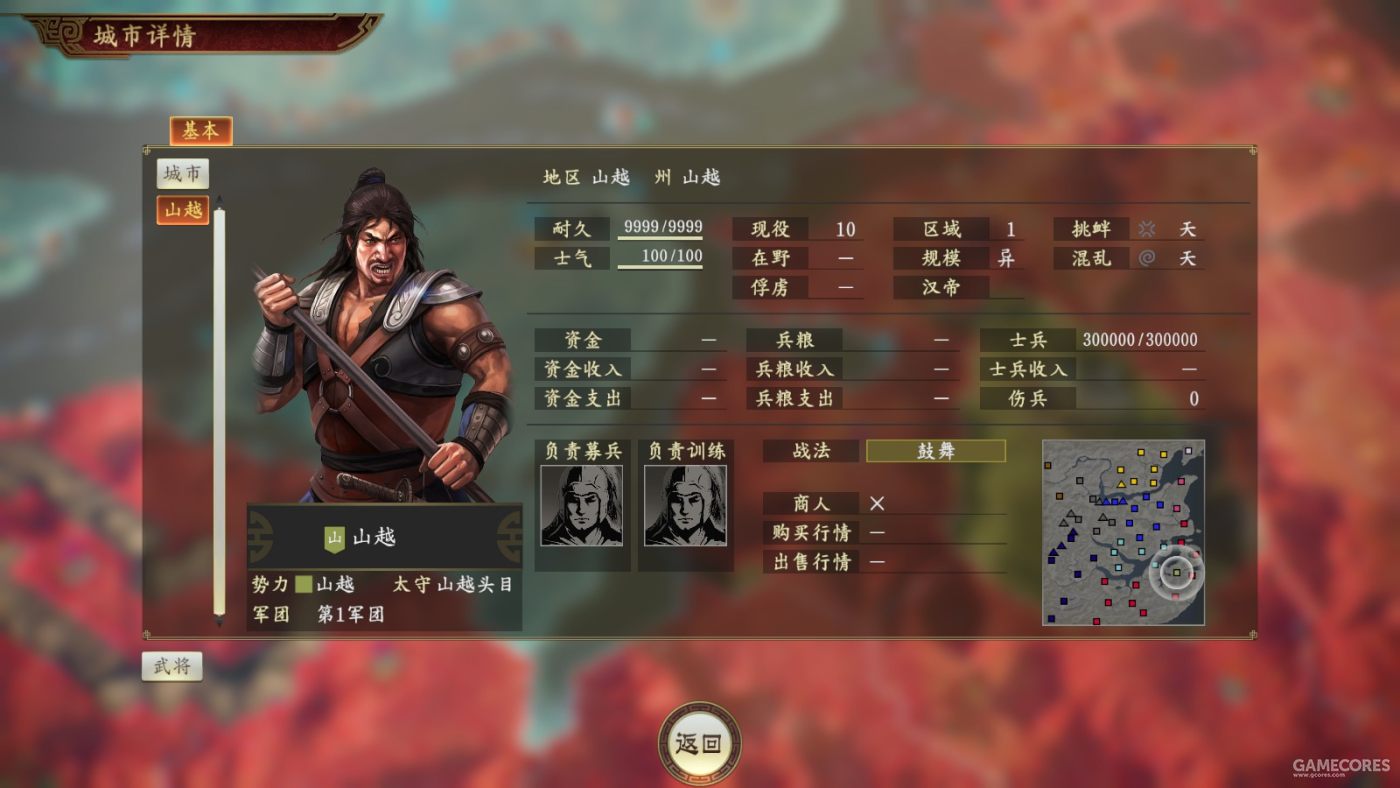Select the 负责募兵 officer portrait
The width and height of the screenshot is (1400, 788).
point(583,504)
